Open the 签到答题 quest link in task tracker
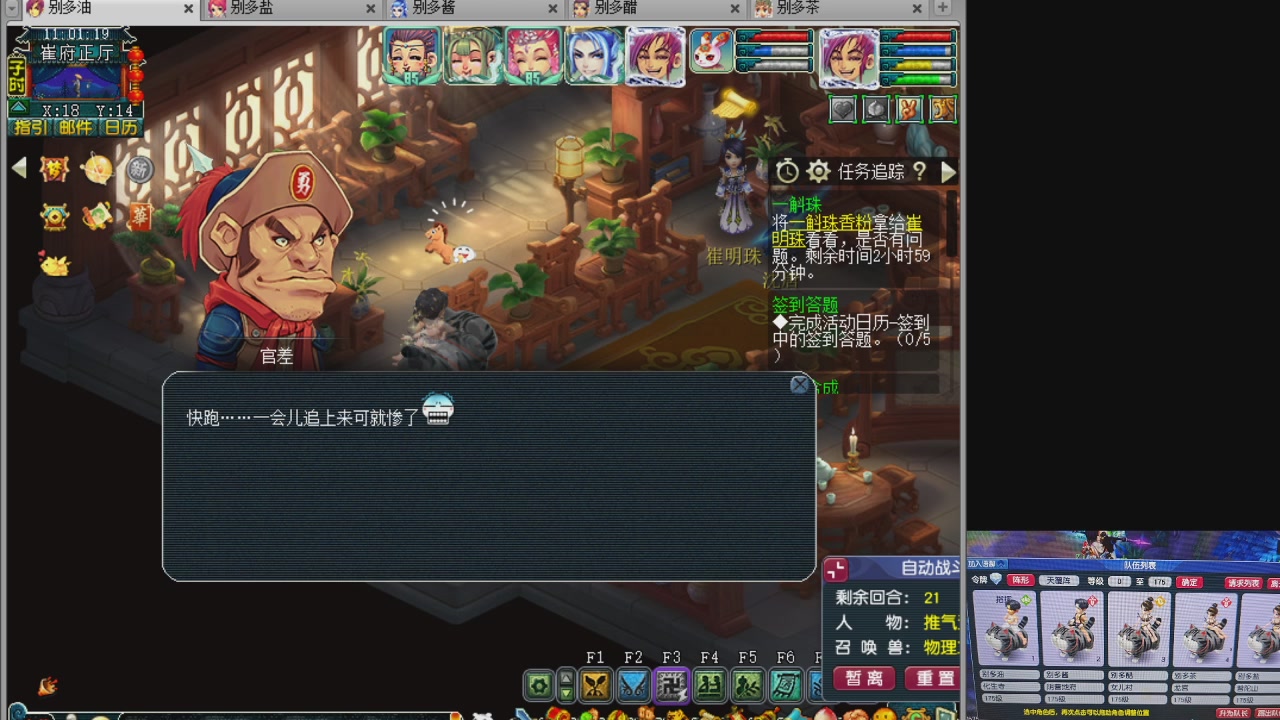This screenshot has width=1280, height=720. tap(805, 304)
